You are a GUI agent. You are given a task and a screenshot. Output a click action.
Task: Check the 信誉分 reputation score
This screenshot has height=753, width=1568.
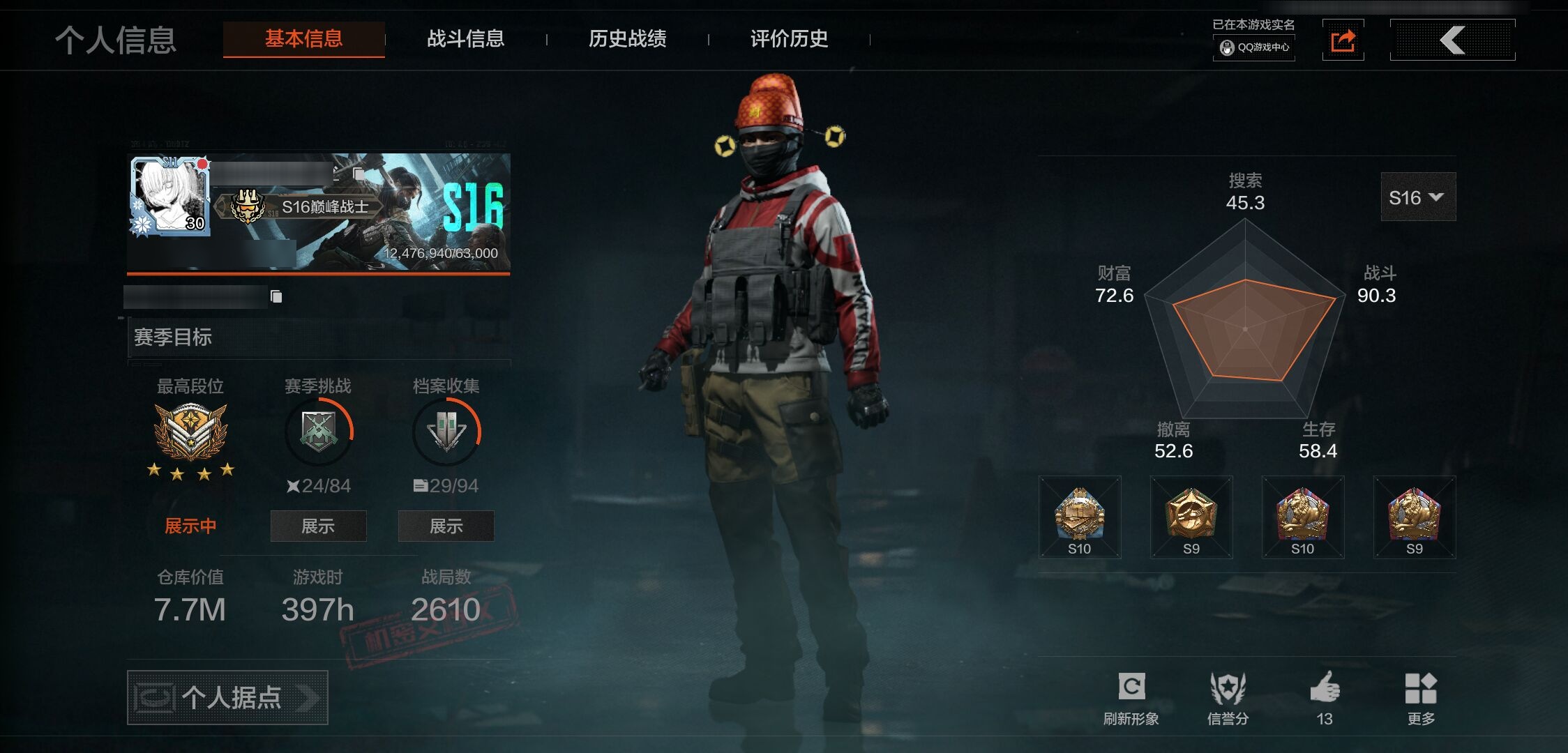click(x=1228, y=698)
